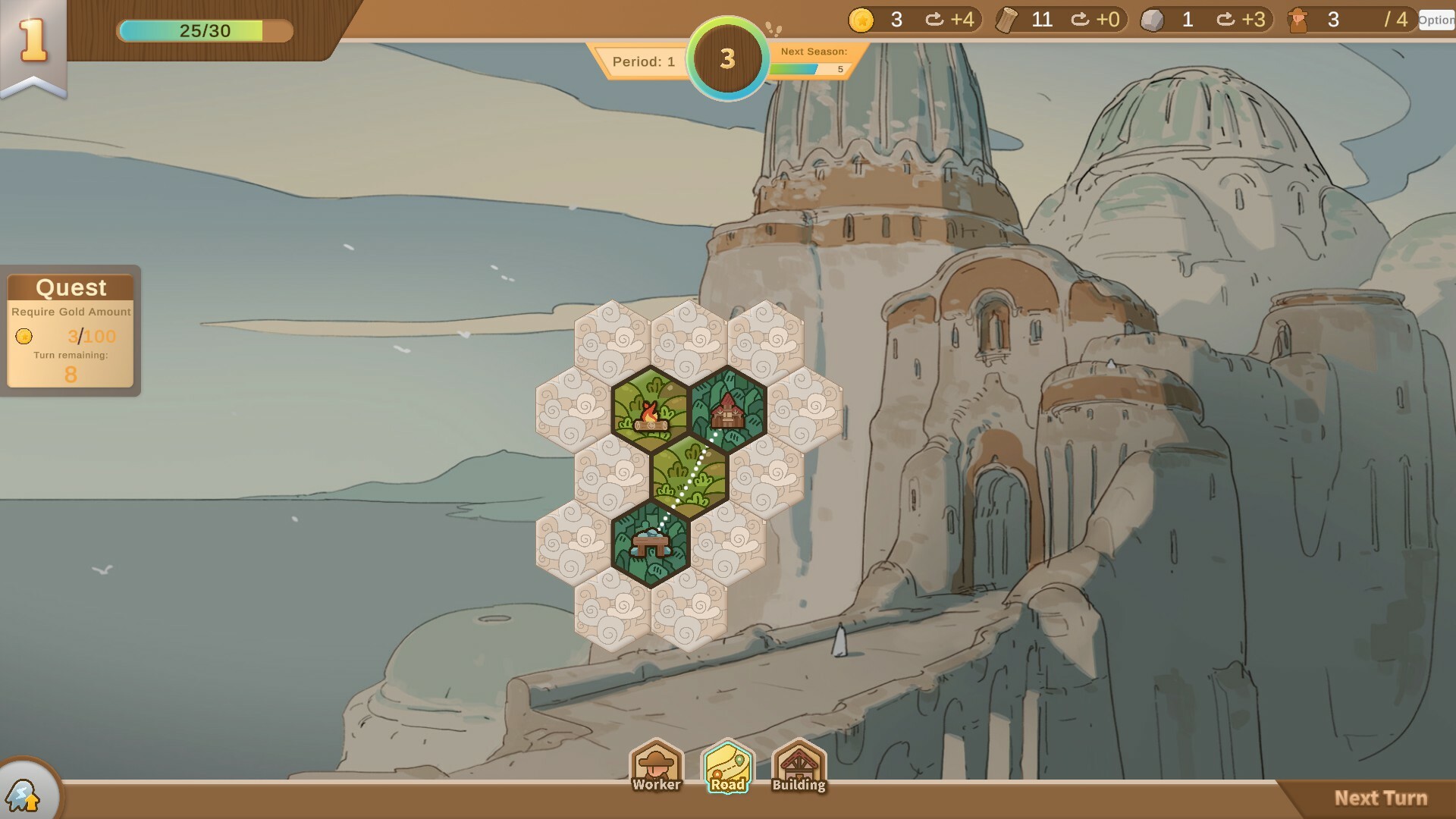Viewport: 1456px width, 819px height.
Task: Open the Options menu
Action: click(1436, 20)
